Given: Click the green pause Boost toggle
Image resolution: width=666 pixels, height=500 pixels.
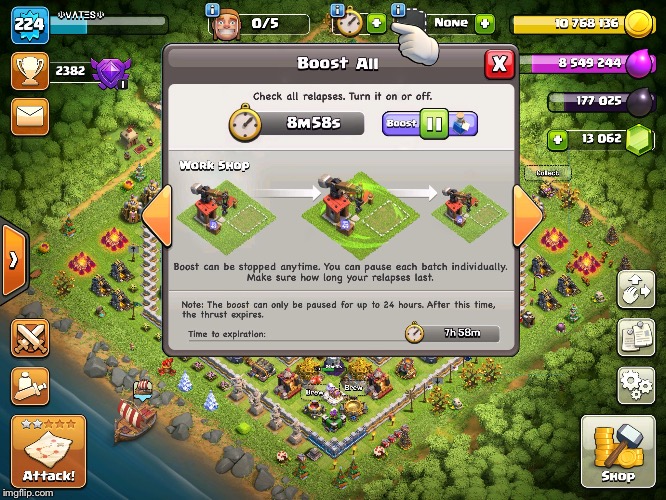Looking at the screenshot, I should [x=434, y=125].
